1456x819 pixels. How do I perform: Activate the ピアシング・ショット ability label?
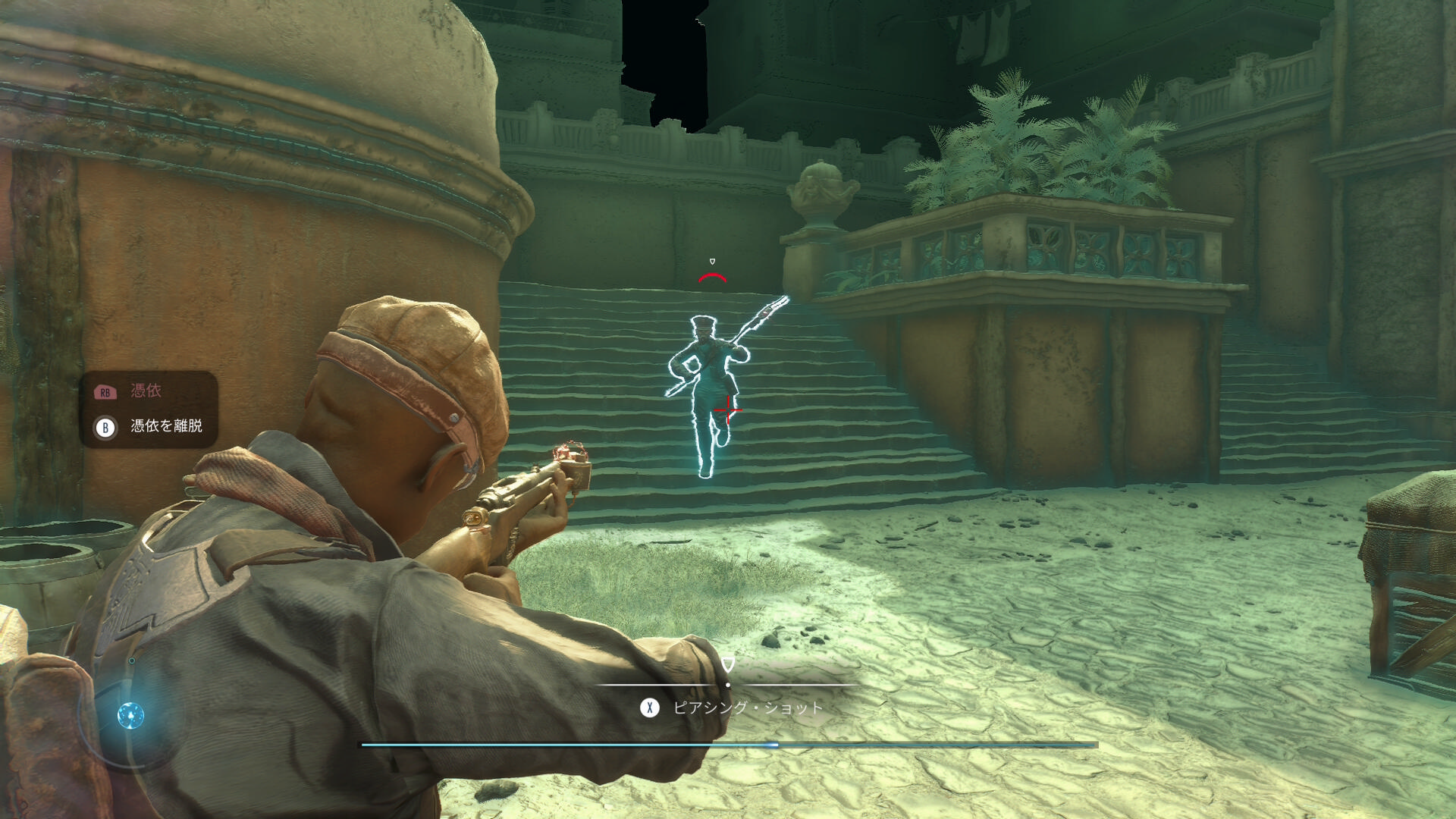tap(747, 708)
